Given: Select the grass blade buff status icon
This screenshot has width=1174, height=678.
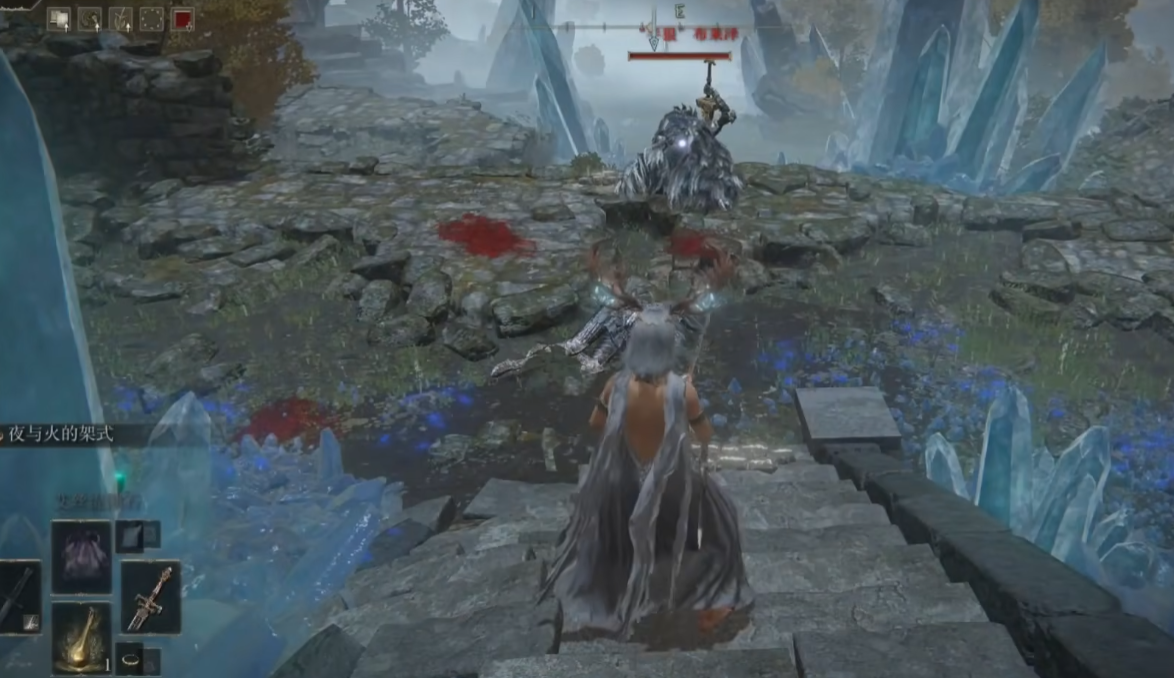Looking at the screenshot, I should (120, 19).
